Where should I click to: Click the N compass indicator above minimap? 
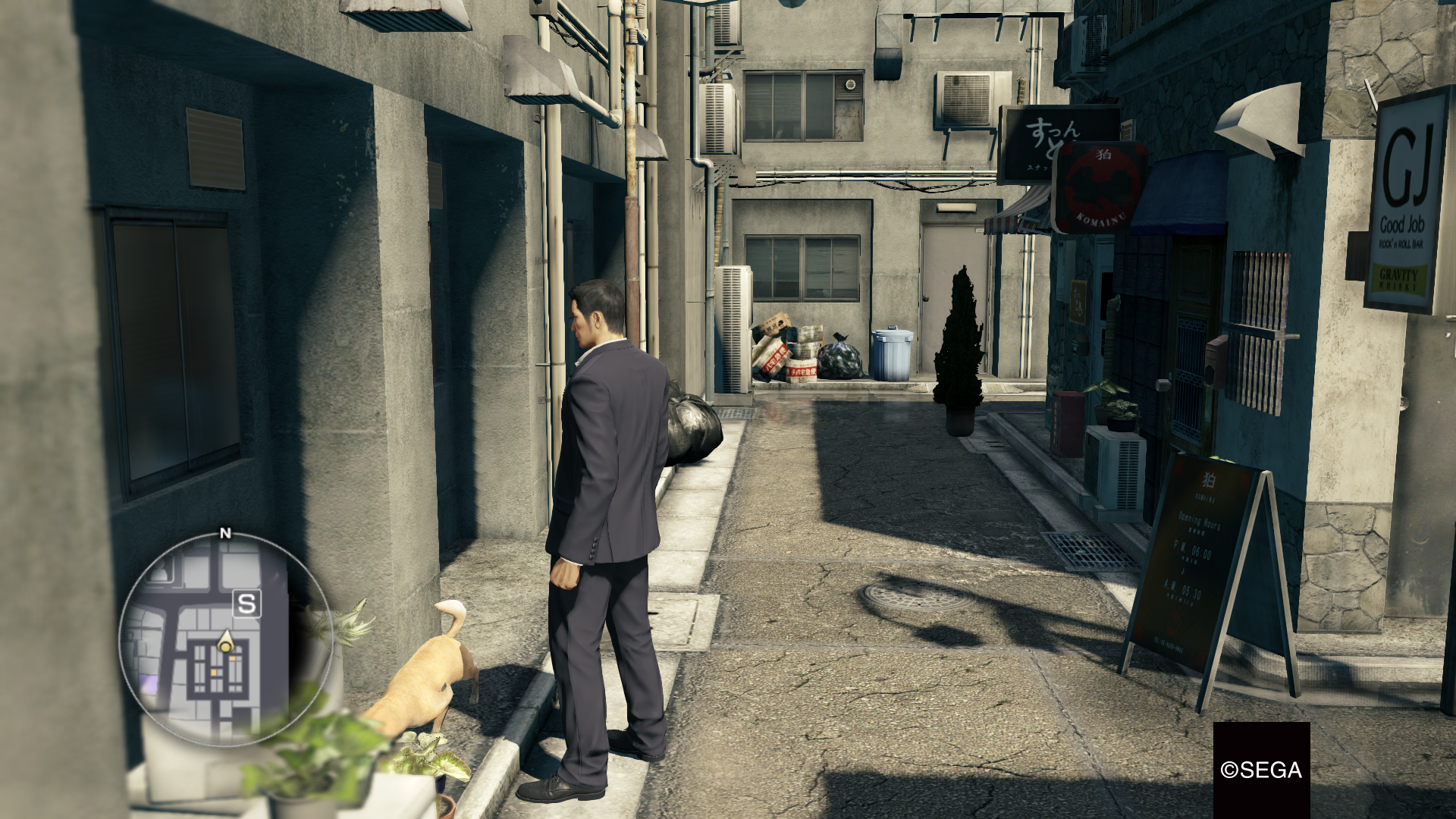224,533
